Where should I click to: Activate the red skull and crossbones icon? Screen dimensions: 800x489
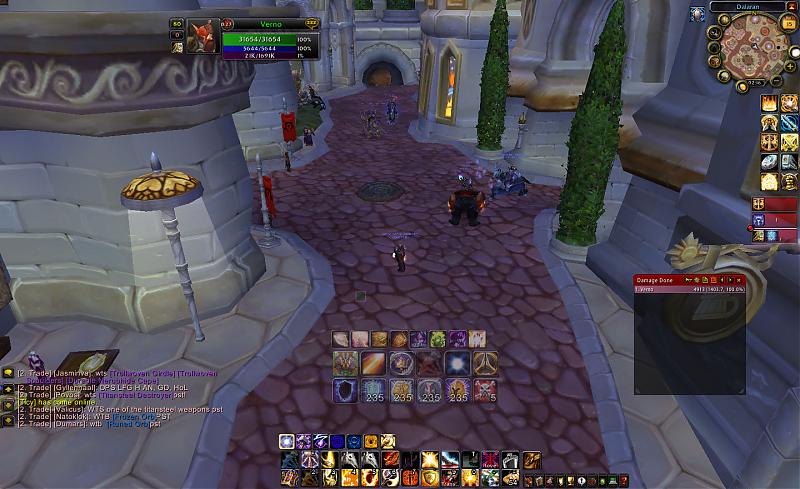[485, 390]
